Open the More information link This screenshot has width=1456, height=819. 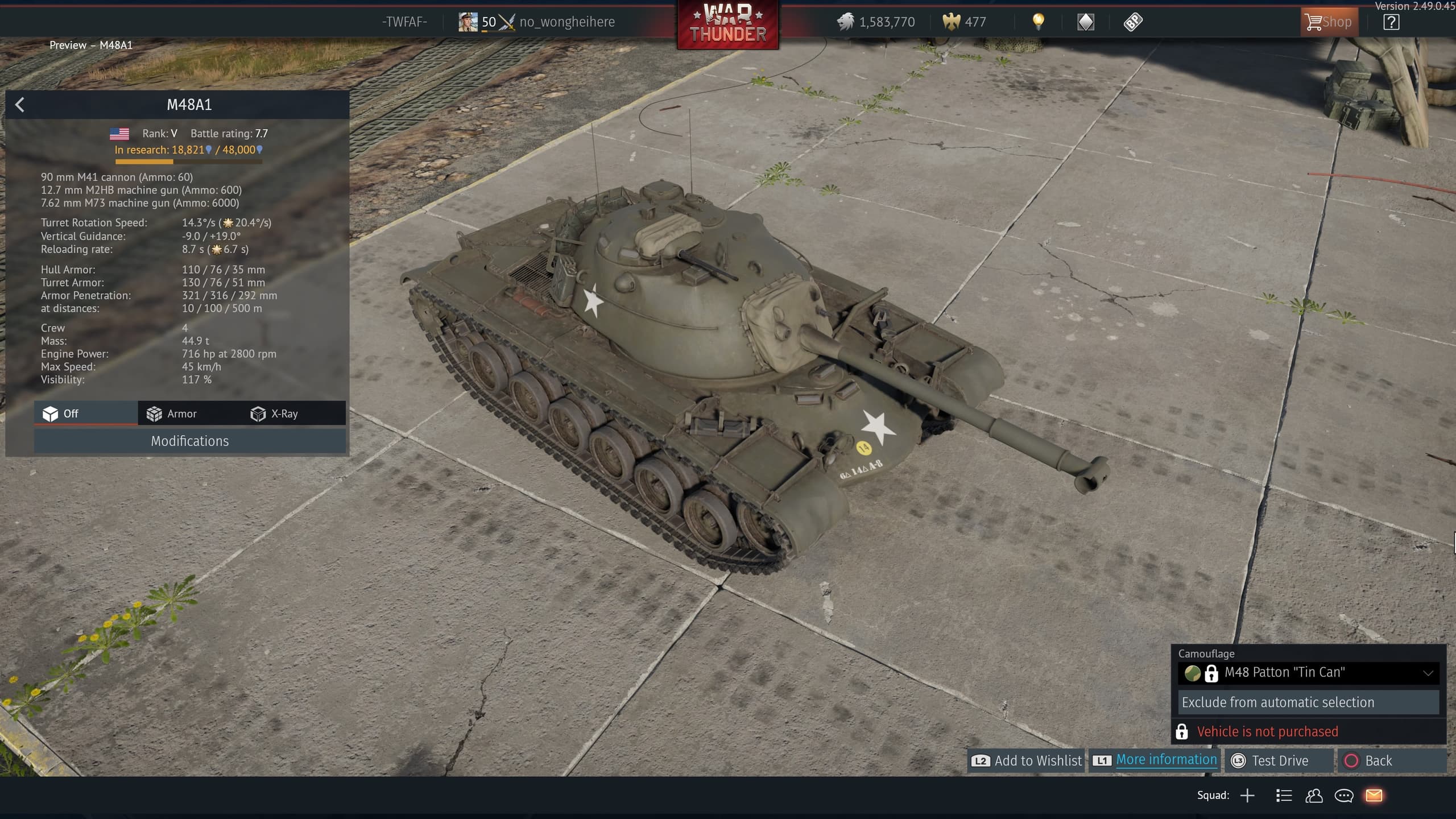(x=1166, y=760)
